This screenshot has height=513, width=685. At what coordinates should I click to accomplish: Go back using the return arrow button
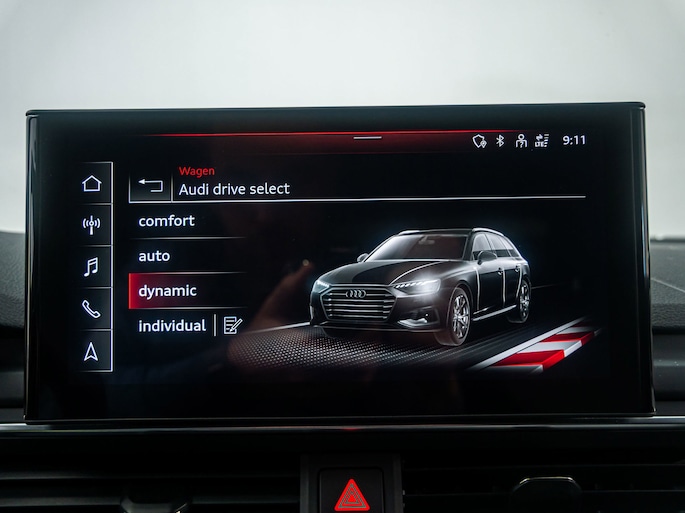pos(150,185)
